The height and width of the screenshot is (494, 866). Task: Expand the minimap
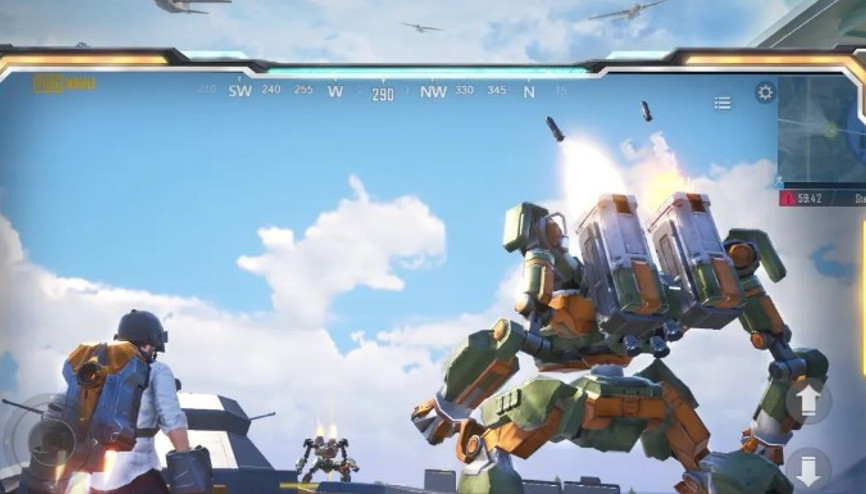pyautogui.click(x=822, y=131)
